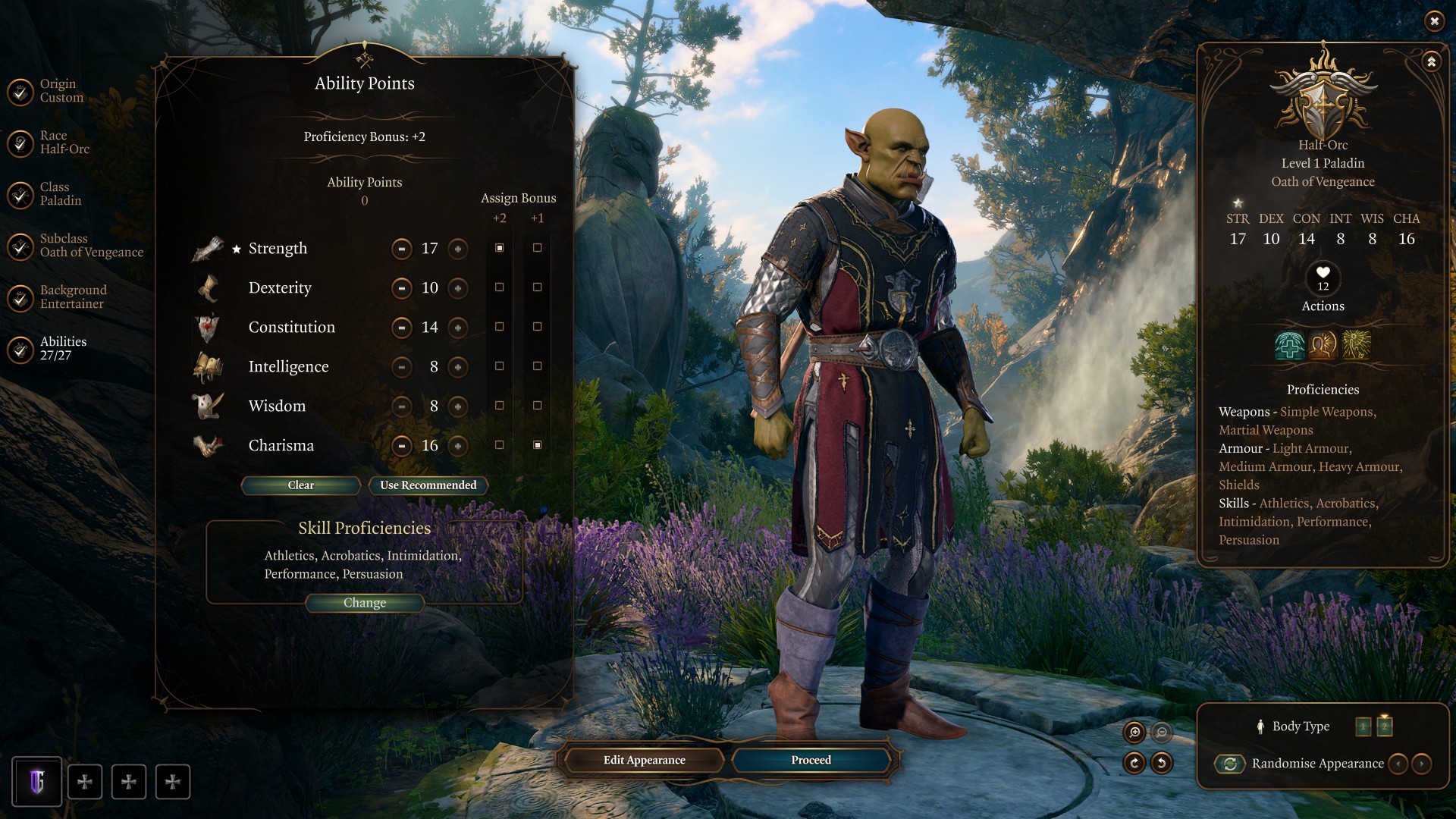Image resolution: width=1456 pixels, height=819 pixels.
Task: Close the character creation screen
Action: point(1434,21)
